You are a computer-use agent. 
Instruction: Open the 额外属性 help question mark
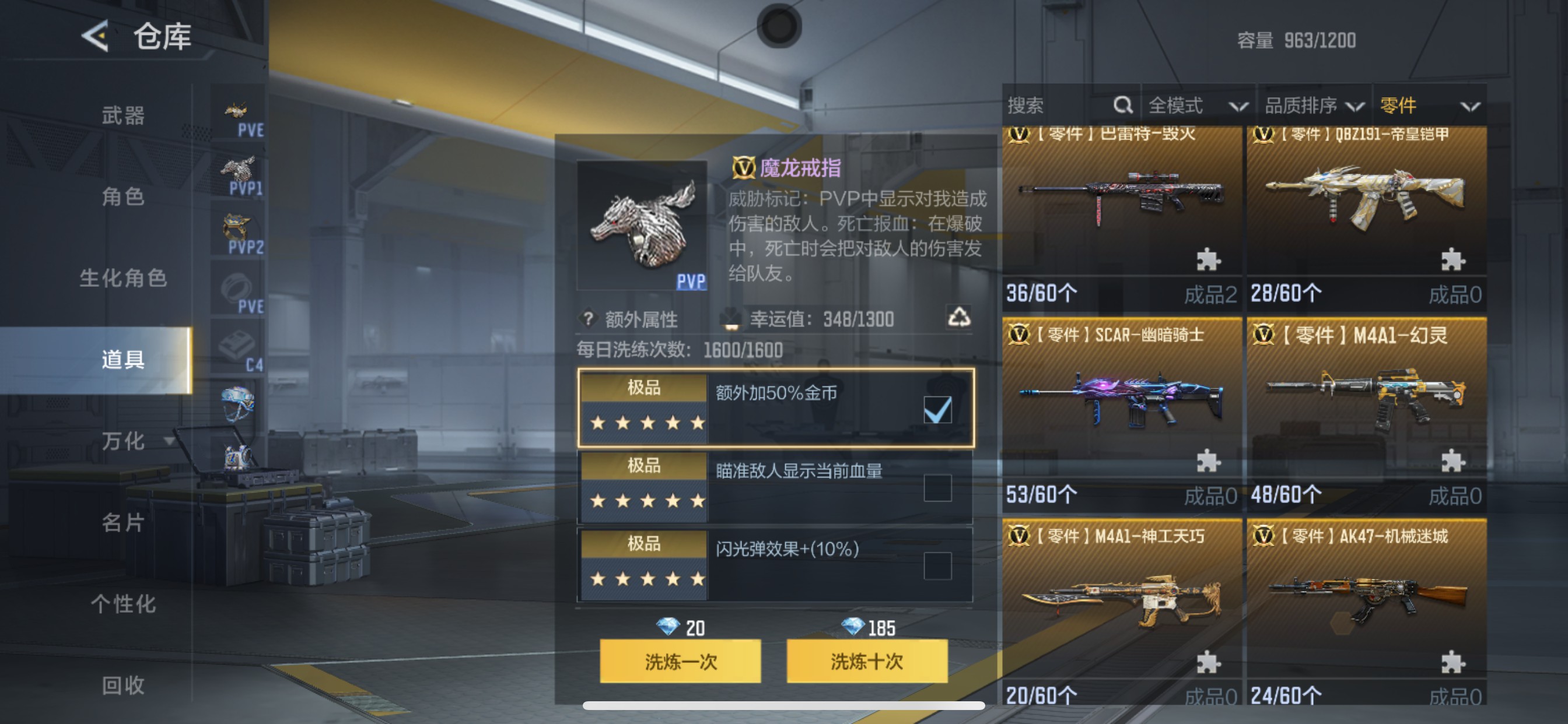click(x=587, y=318)
